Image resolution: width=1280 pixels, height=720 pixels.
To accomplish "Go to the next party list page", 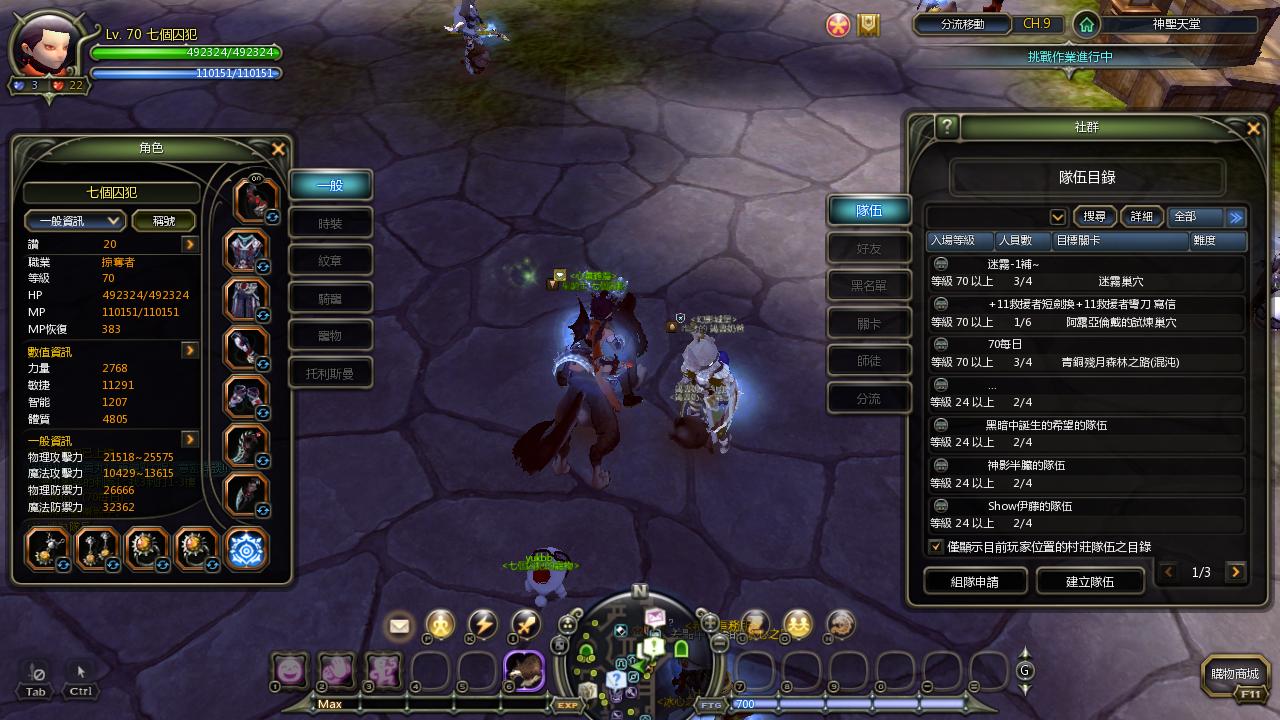I will click(x=1237, y=572).
